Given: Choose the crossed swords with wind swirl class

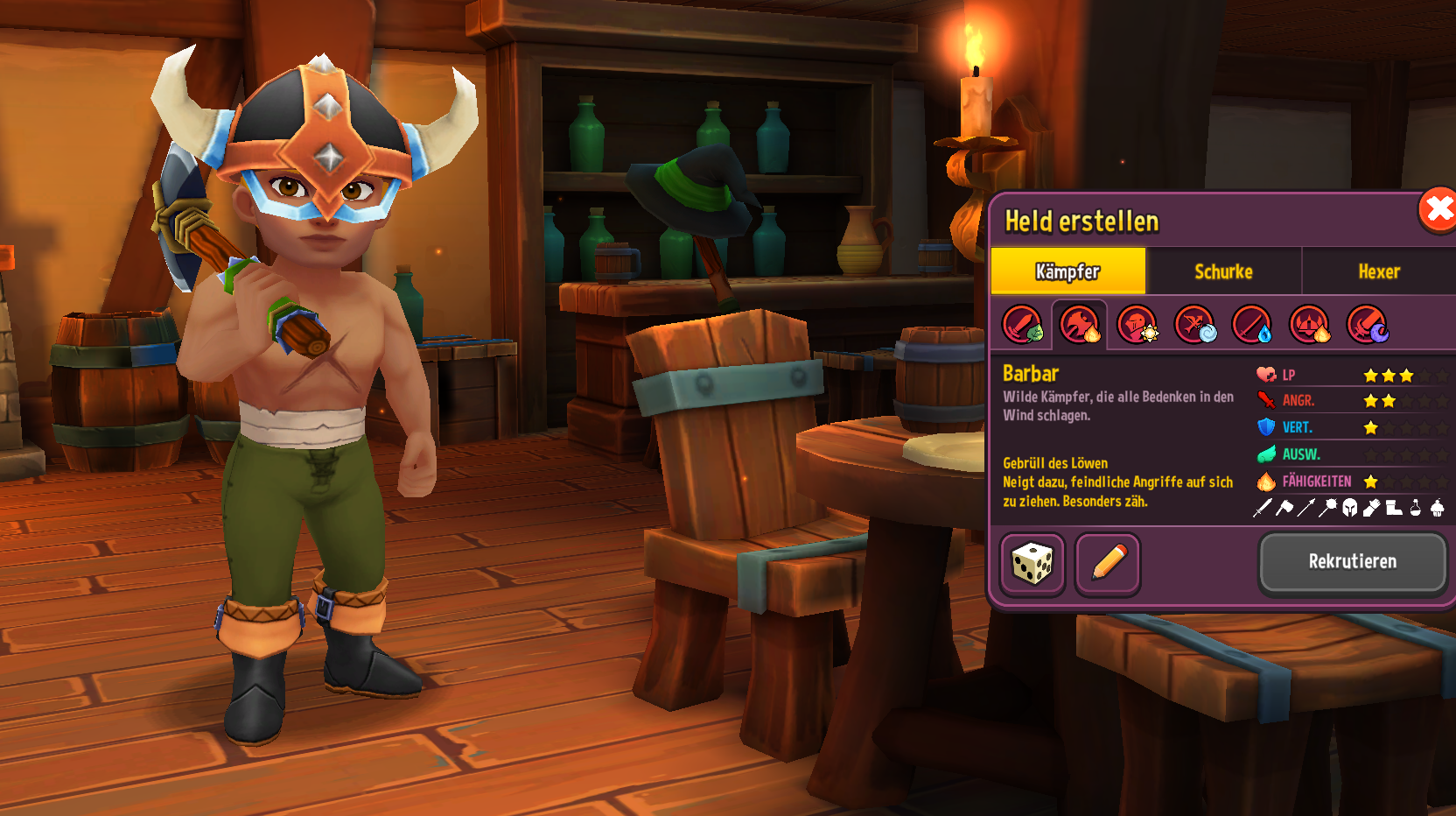Looking at the screenshot, I should 1194,325.
